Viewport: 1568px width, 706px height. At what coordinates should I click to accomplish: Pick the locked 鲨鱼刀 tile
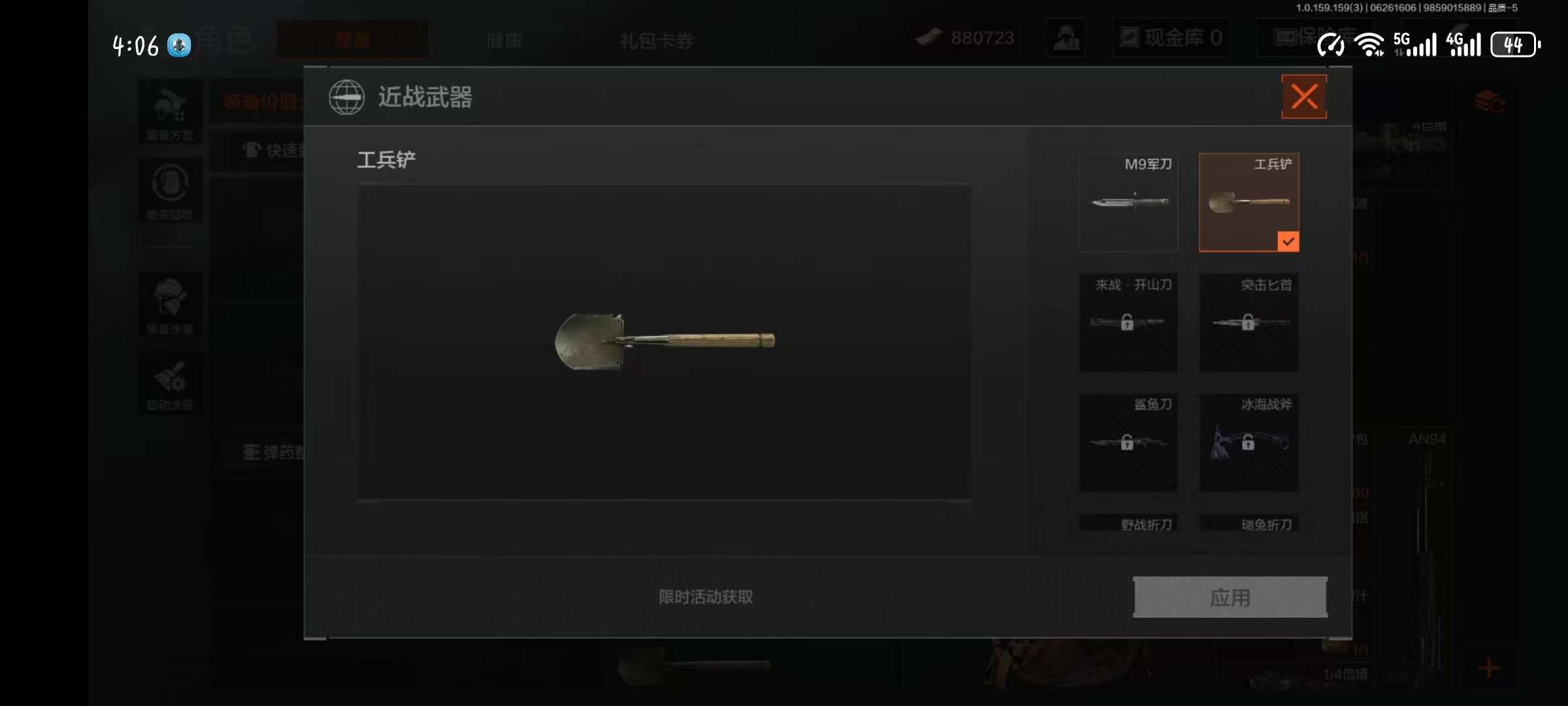pyautogui.click(x=1128, y=443)
